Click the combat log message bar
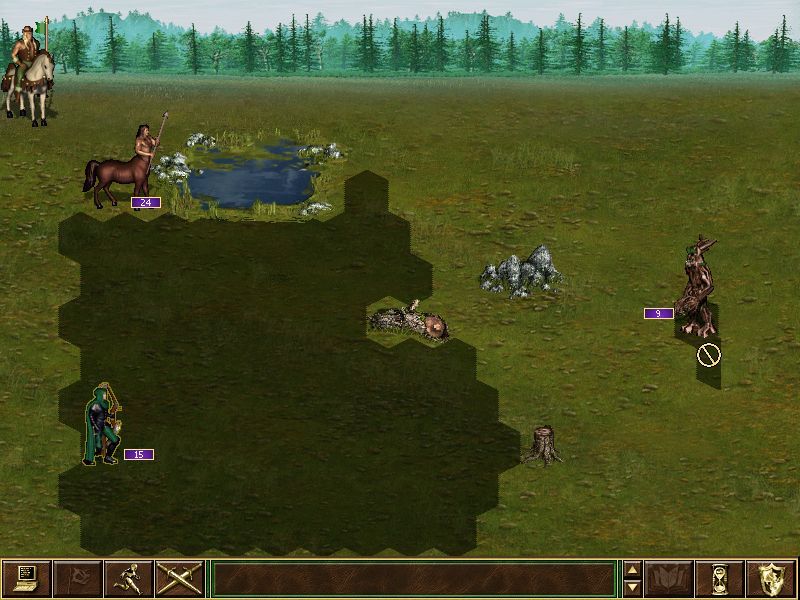 coord(413,578)
